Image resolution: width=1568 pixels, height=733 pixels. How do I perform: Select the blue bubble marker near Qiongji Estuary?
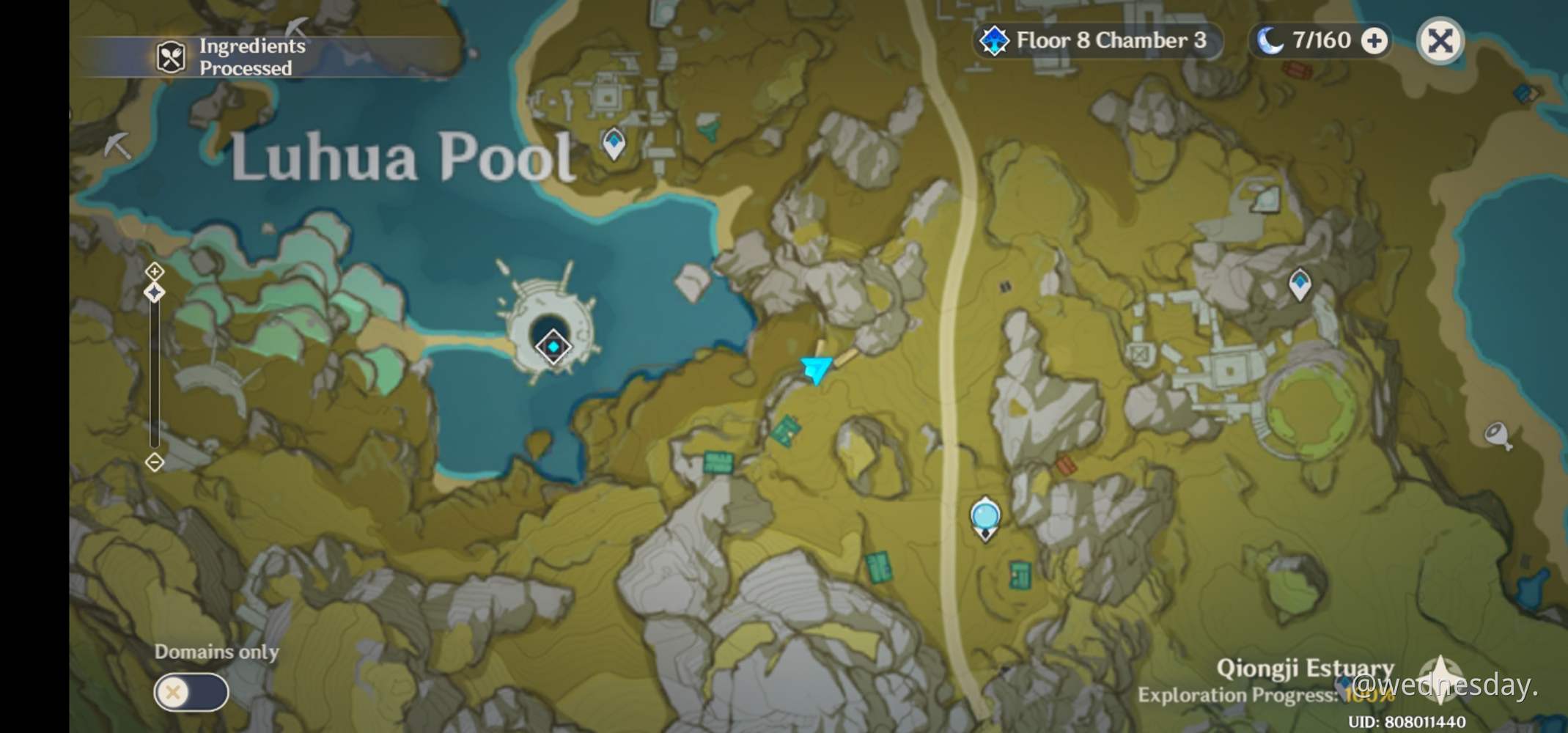(985, 517)
